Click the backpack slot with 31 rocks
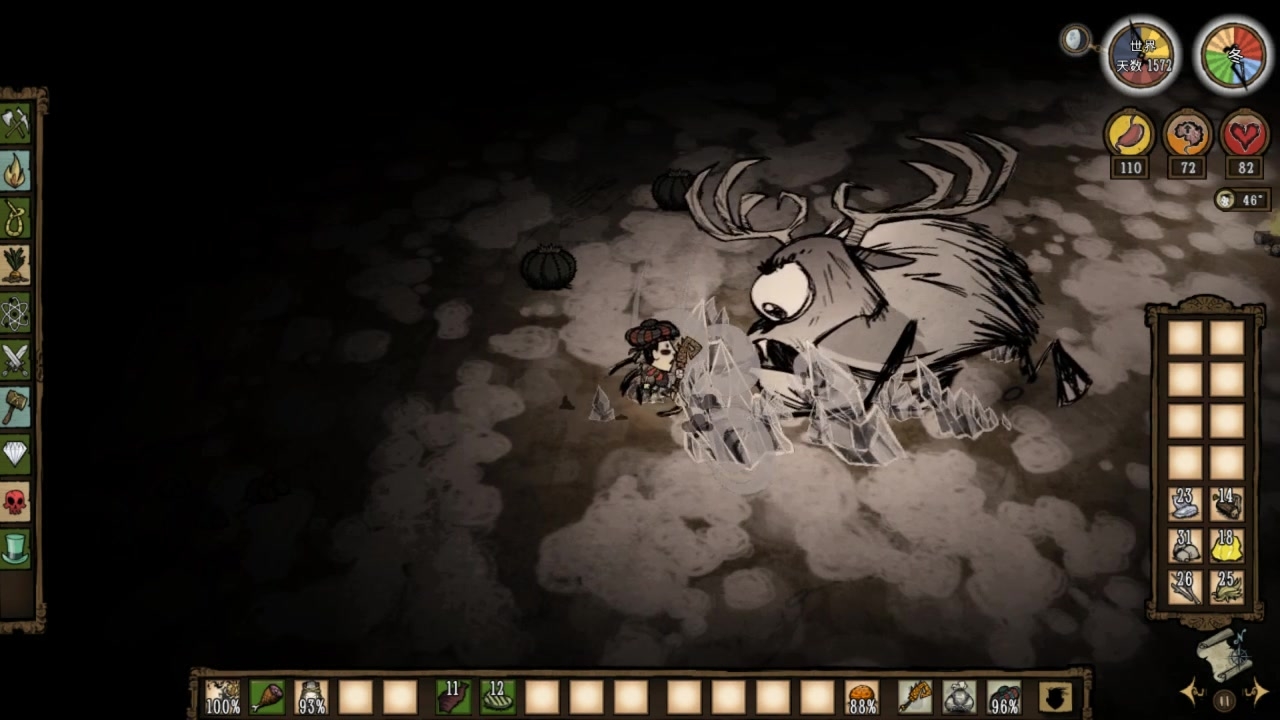Screen dimensions: 1280x720 pyautogui.click(x=1185, y=546)
